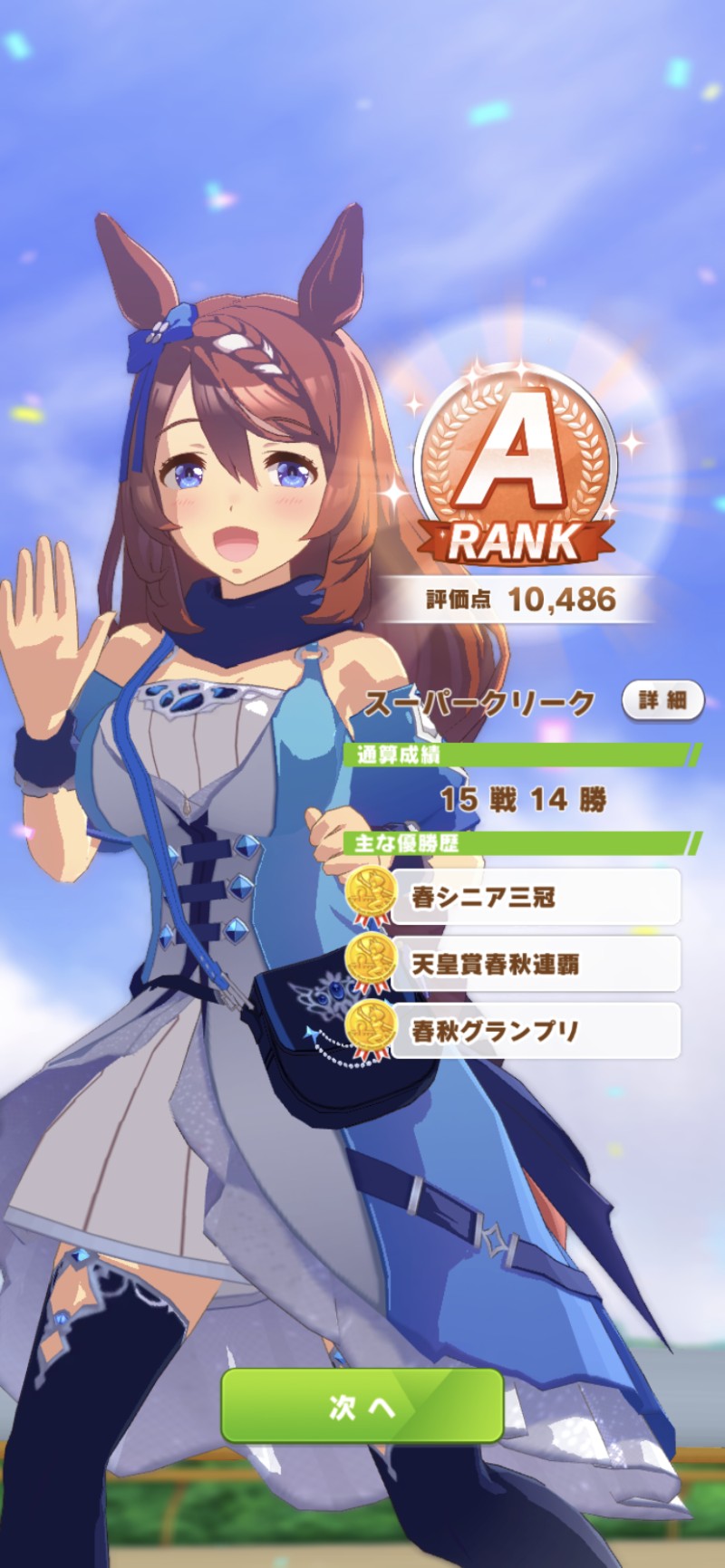The image size is (725, 1568).
Task: Continue with the green 次へ button
Action: click(x=362, y=1405)
